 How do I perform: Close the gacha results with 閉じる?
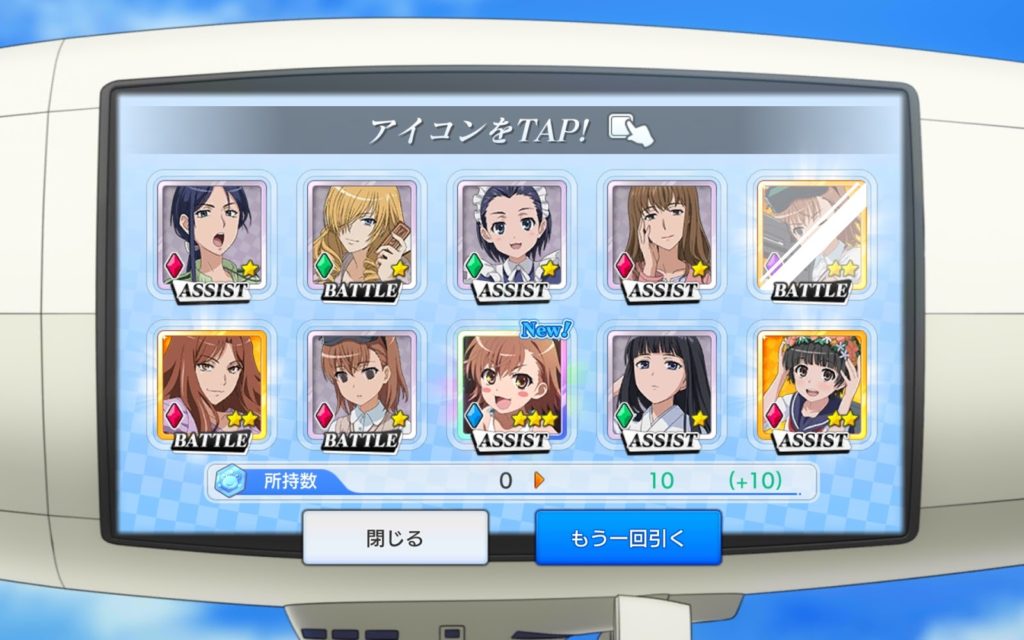point(395,538)
